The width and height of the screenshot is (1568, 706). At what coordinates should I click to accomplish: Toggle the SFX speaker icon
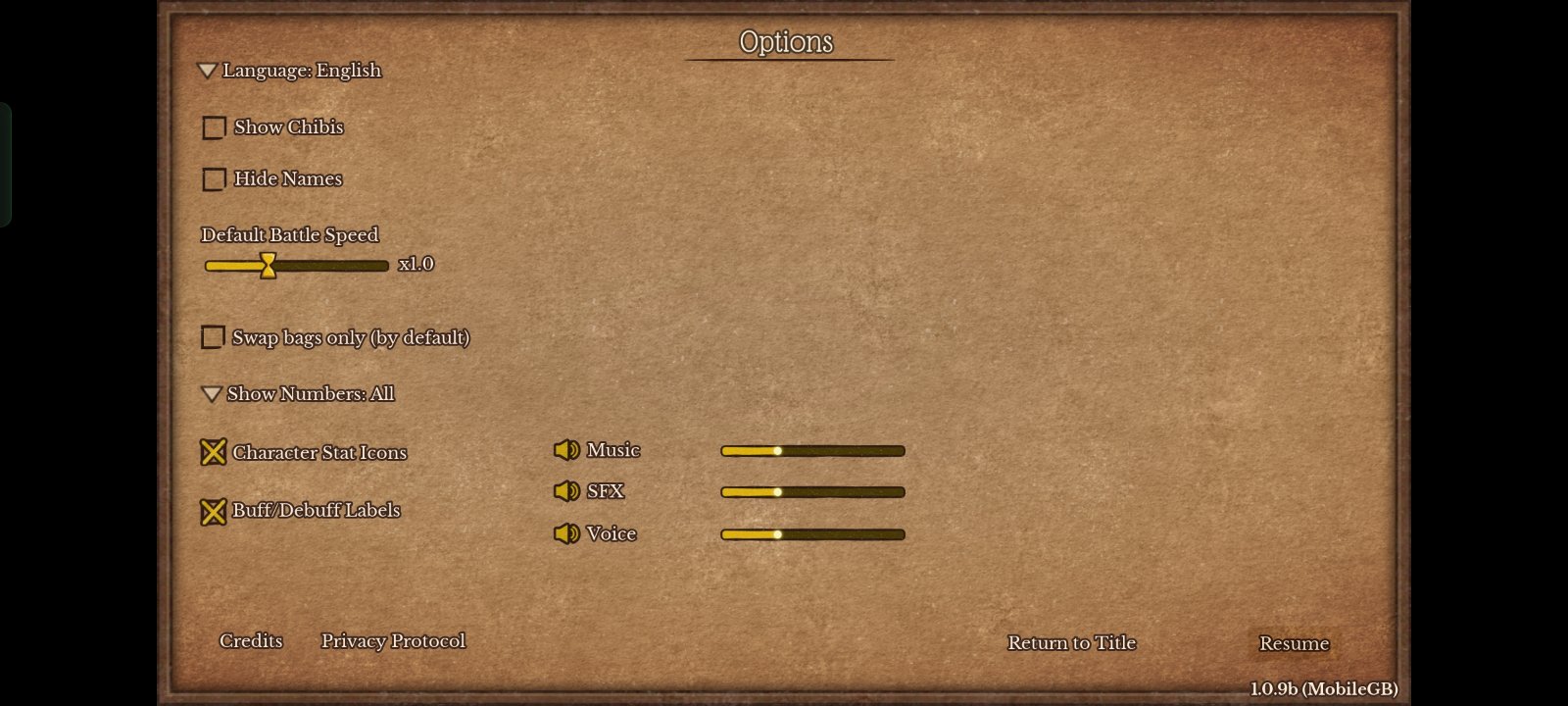click(x=566, y=491)
